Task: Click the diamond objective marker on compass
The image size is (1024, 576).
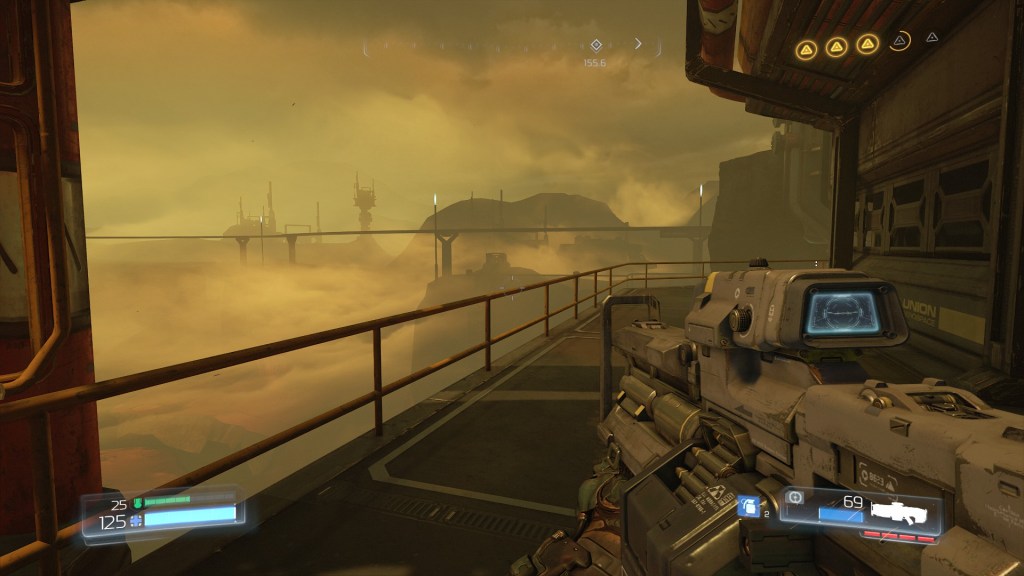Action: click(x=596, y=44)
